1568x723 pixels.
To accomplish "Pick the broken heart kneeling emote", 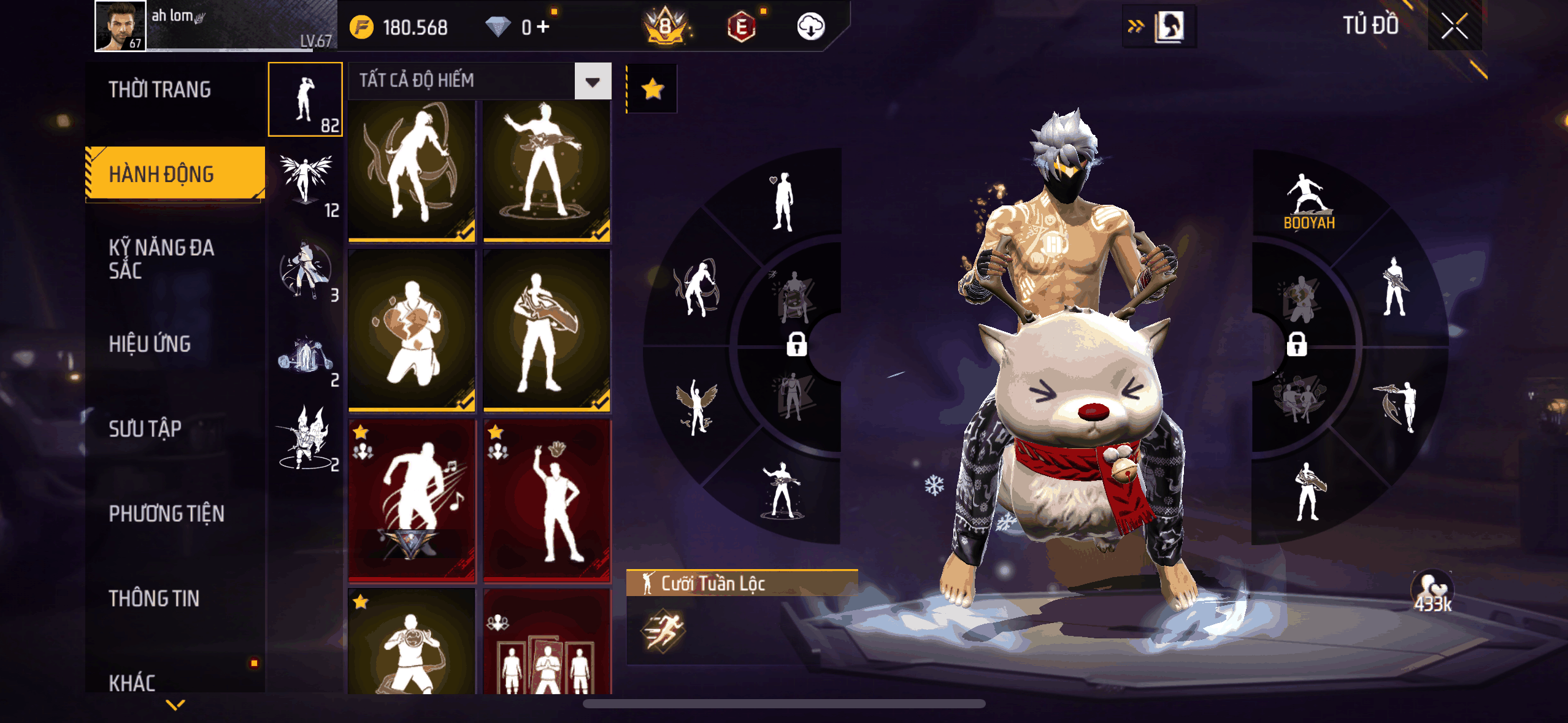I will coord(412,330).
